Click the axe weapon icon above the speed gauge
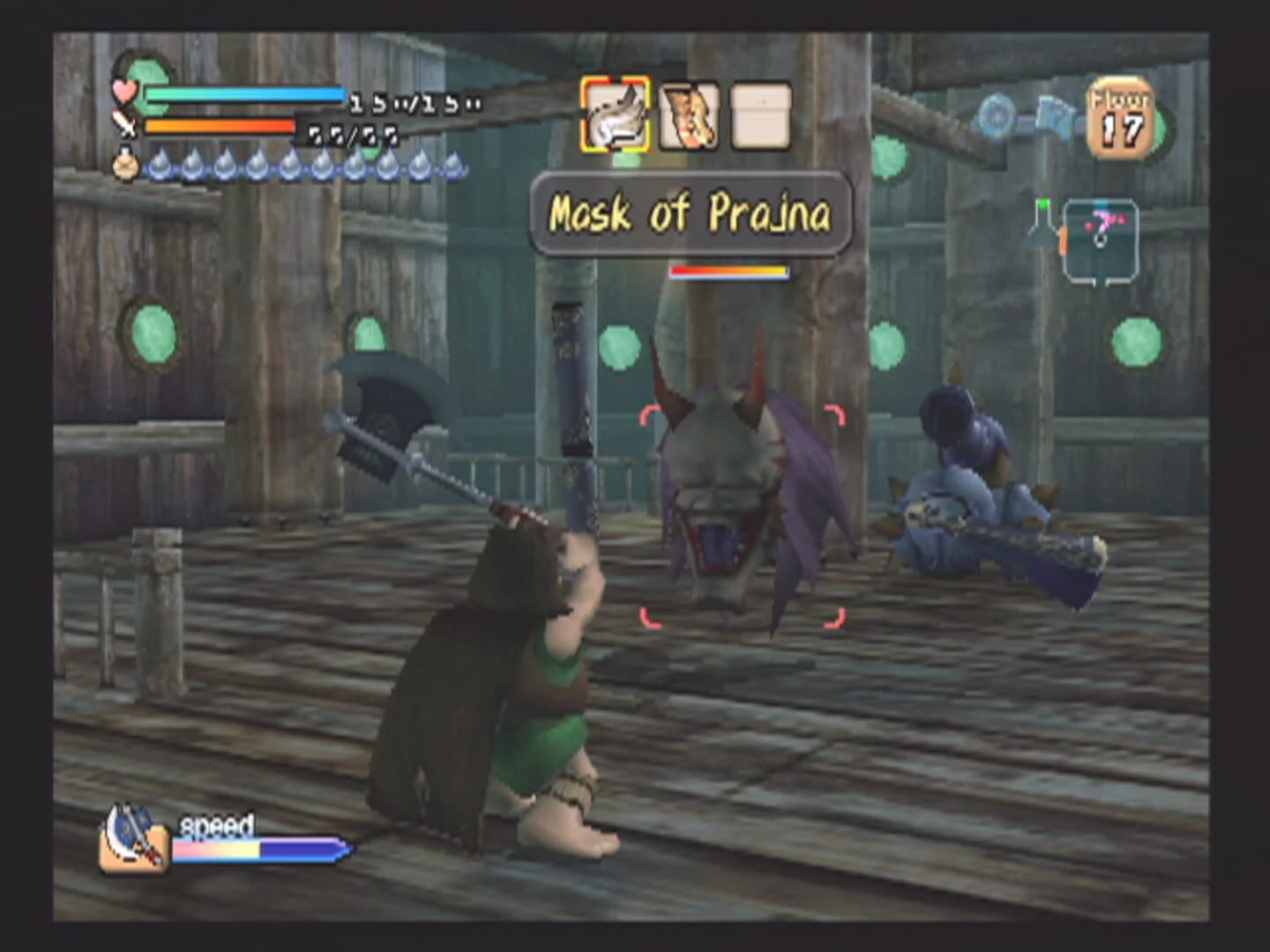This screenshot has width=1270, height=952. pyautogui.click(x=132, y=849)
